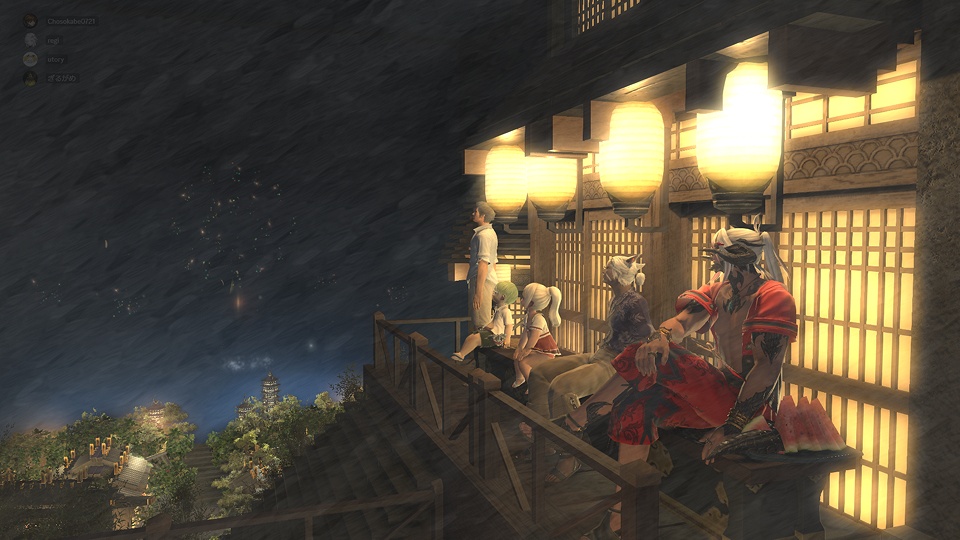Screen dimensions: 960x540
Task: Select regi in the voice overlay list
Action: tap(52, 40)
